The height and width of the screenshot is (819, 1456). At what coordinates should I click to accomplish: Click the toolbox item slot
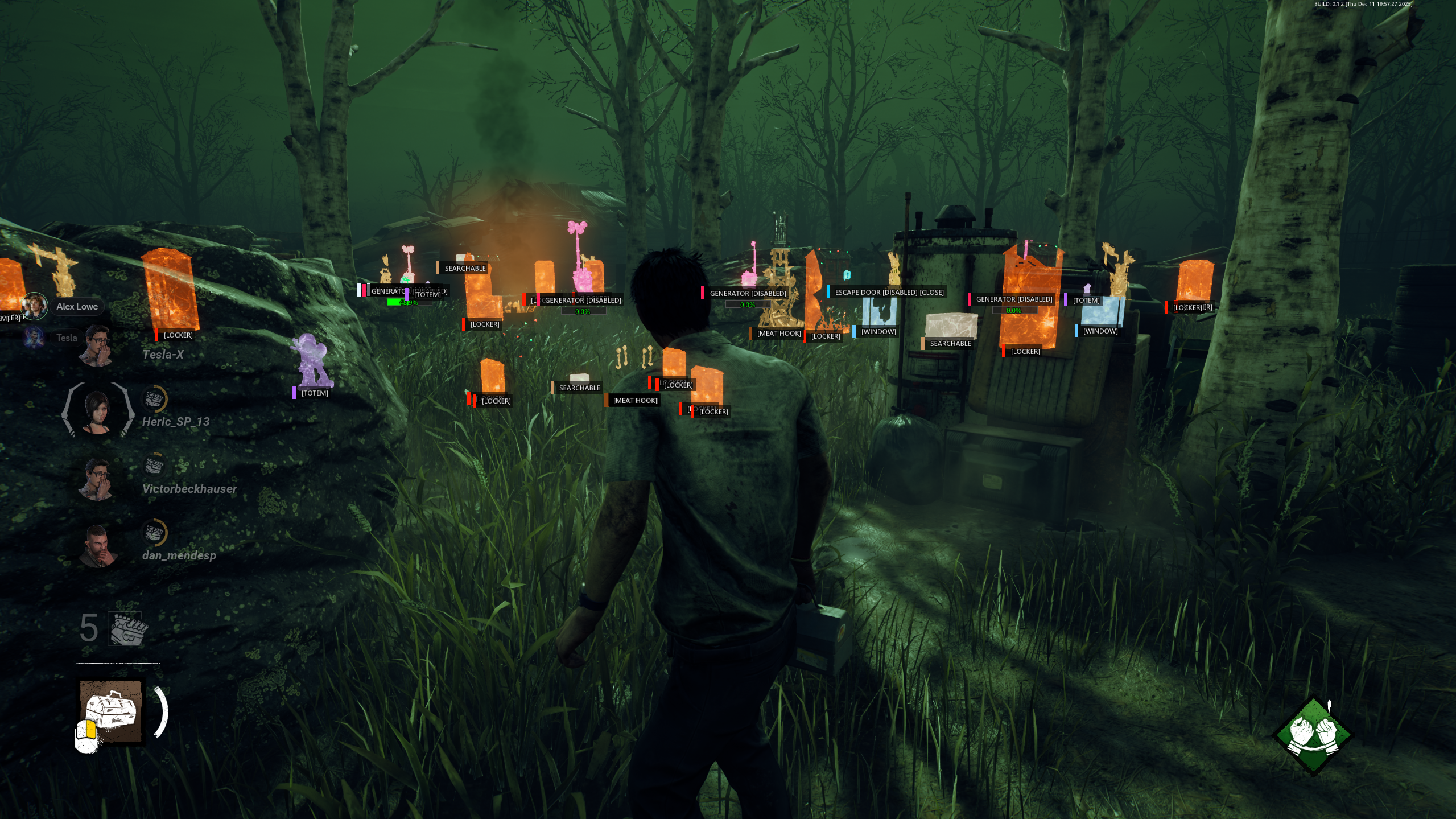click(111, 711)
